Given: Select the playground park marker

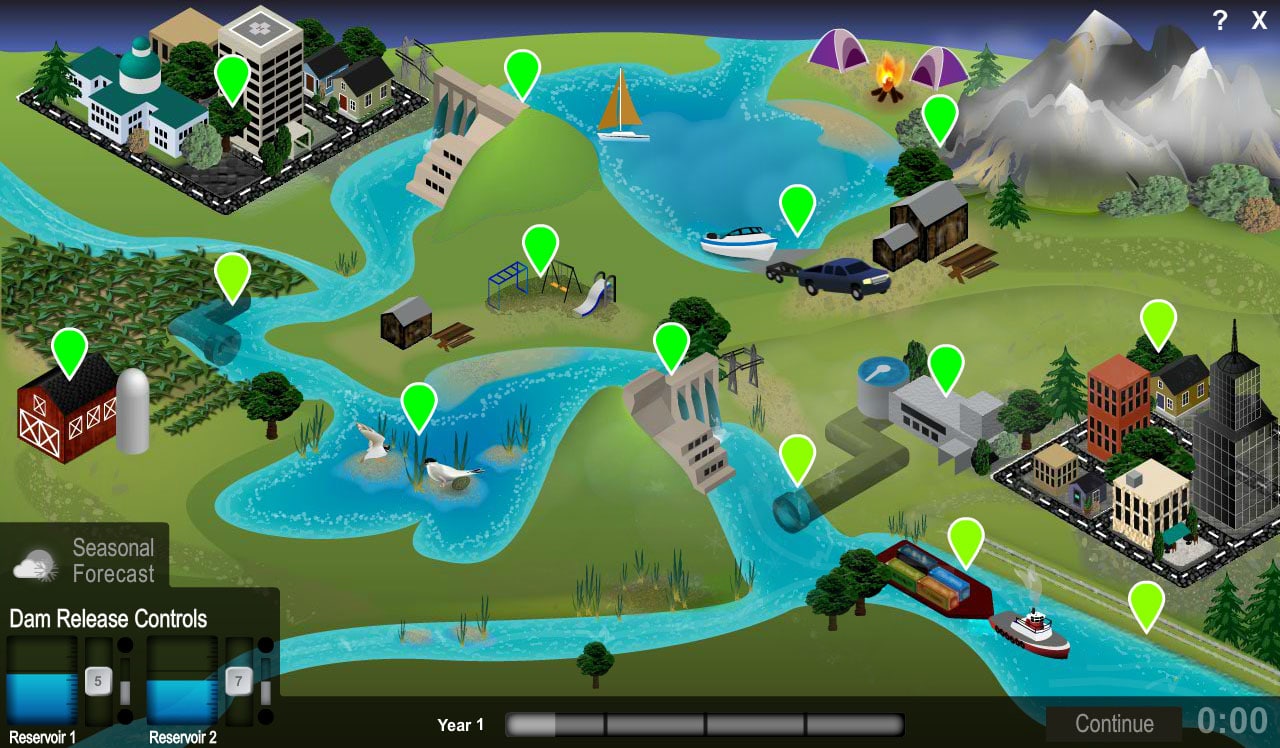Looking at the screenshot, I should pyautogui.click(x=541, y=245).
